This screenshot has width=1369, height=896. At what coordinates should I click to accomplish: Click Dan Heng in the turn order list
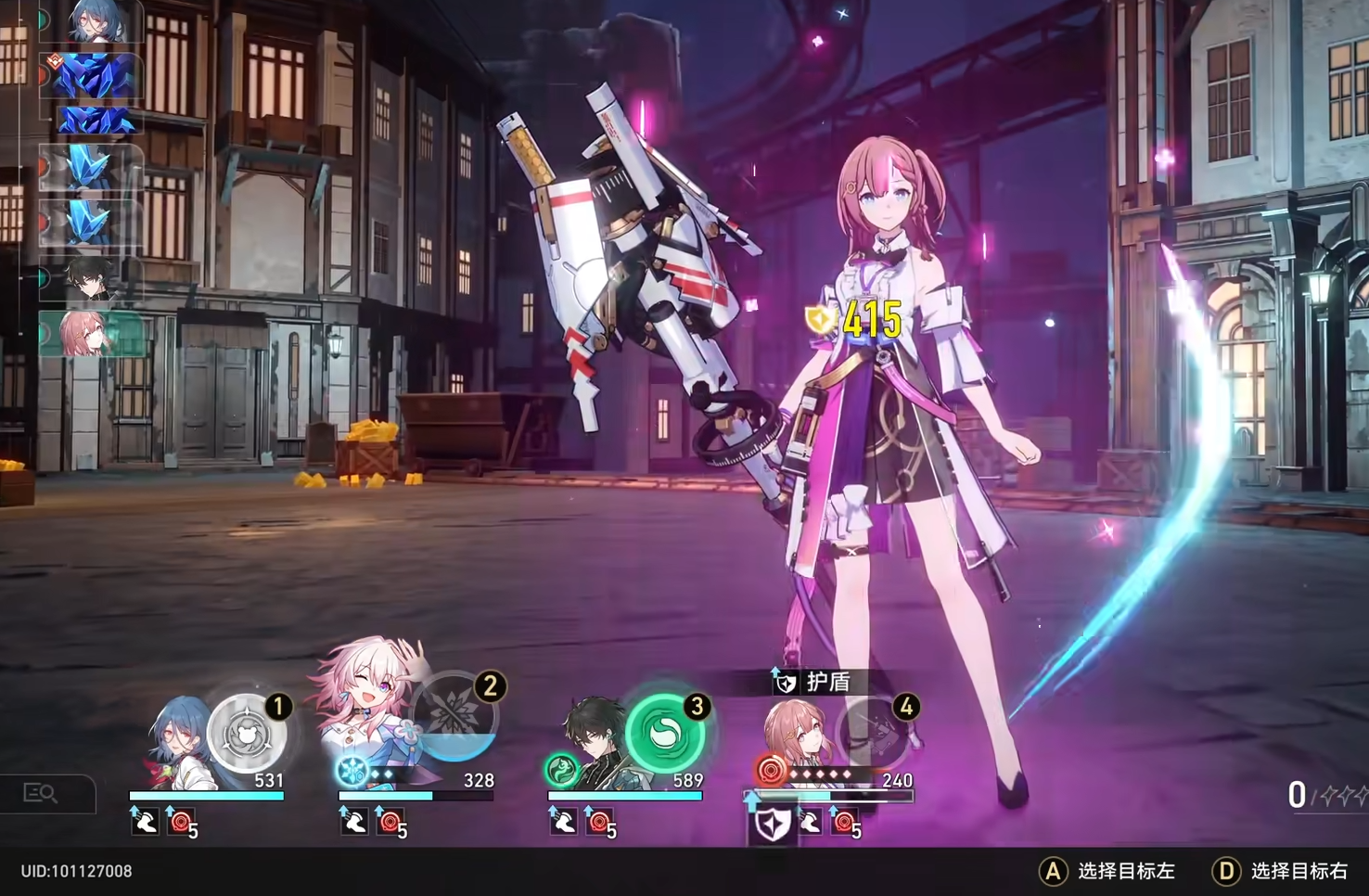point(93,280)
